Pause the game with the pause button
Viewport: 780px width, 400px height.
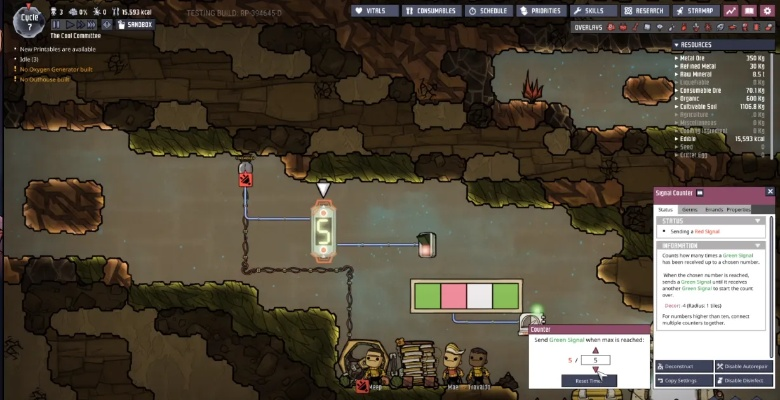click(x=57, y=23)
